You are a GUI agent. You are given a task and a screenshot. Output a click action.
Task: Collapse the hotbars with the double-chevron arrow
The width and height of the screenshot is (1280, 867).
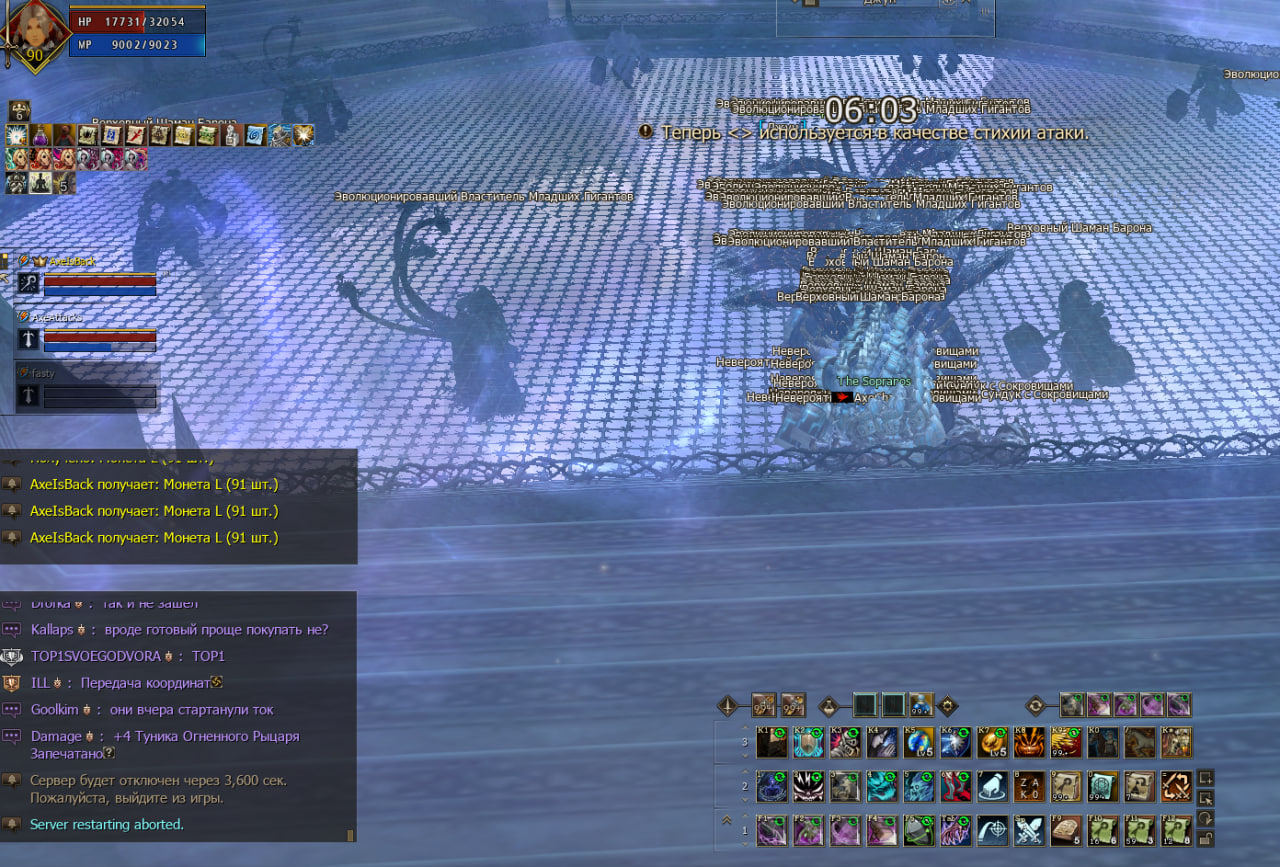[729, 819]
